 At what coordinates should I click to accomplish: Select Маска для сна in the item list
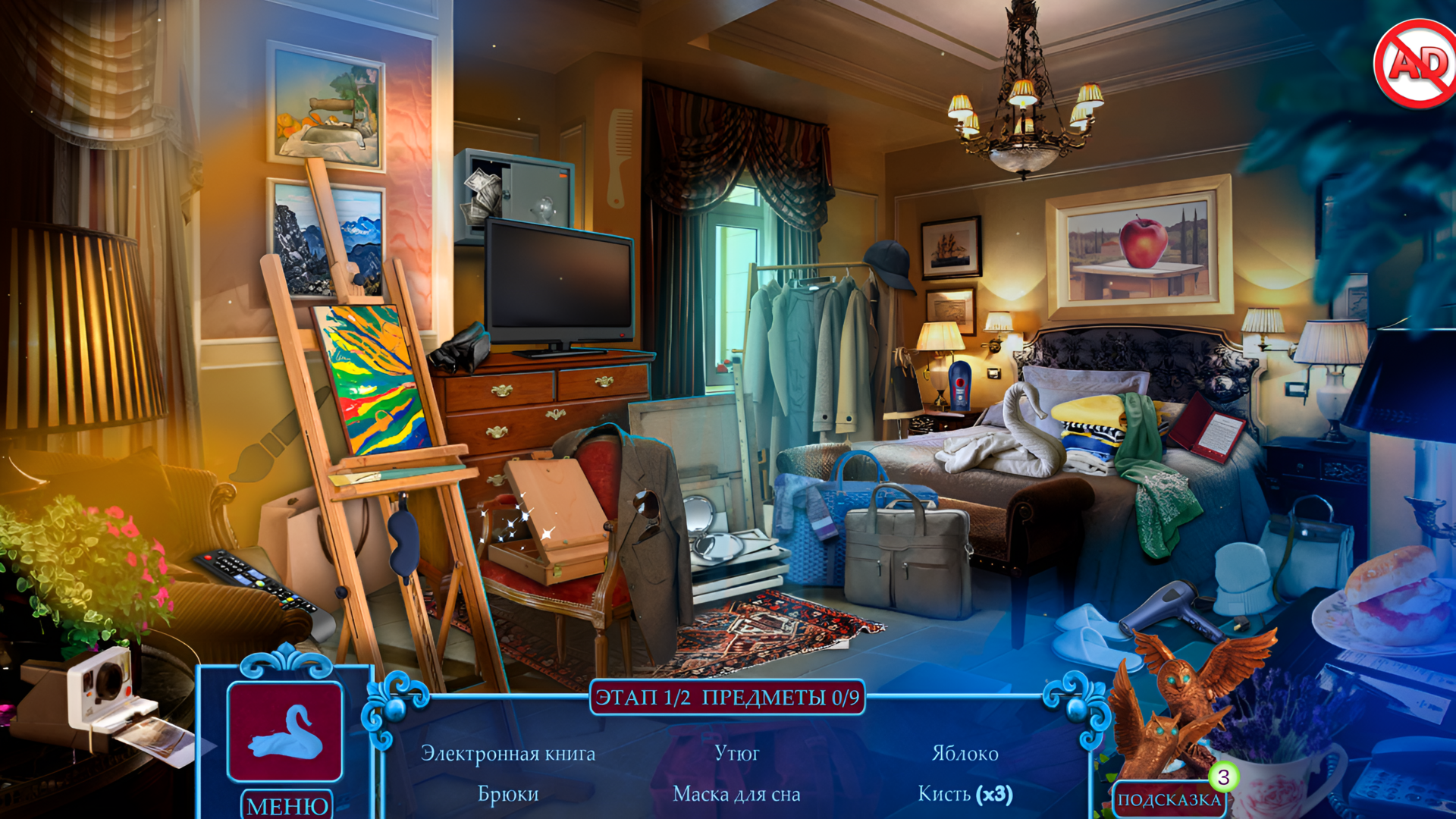[738, 795]
